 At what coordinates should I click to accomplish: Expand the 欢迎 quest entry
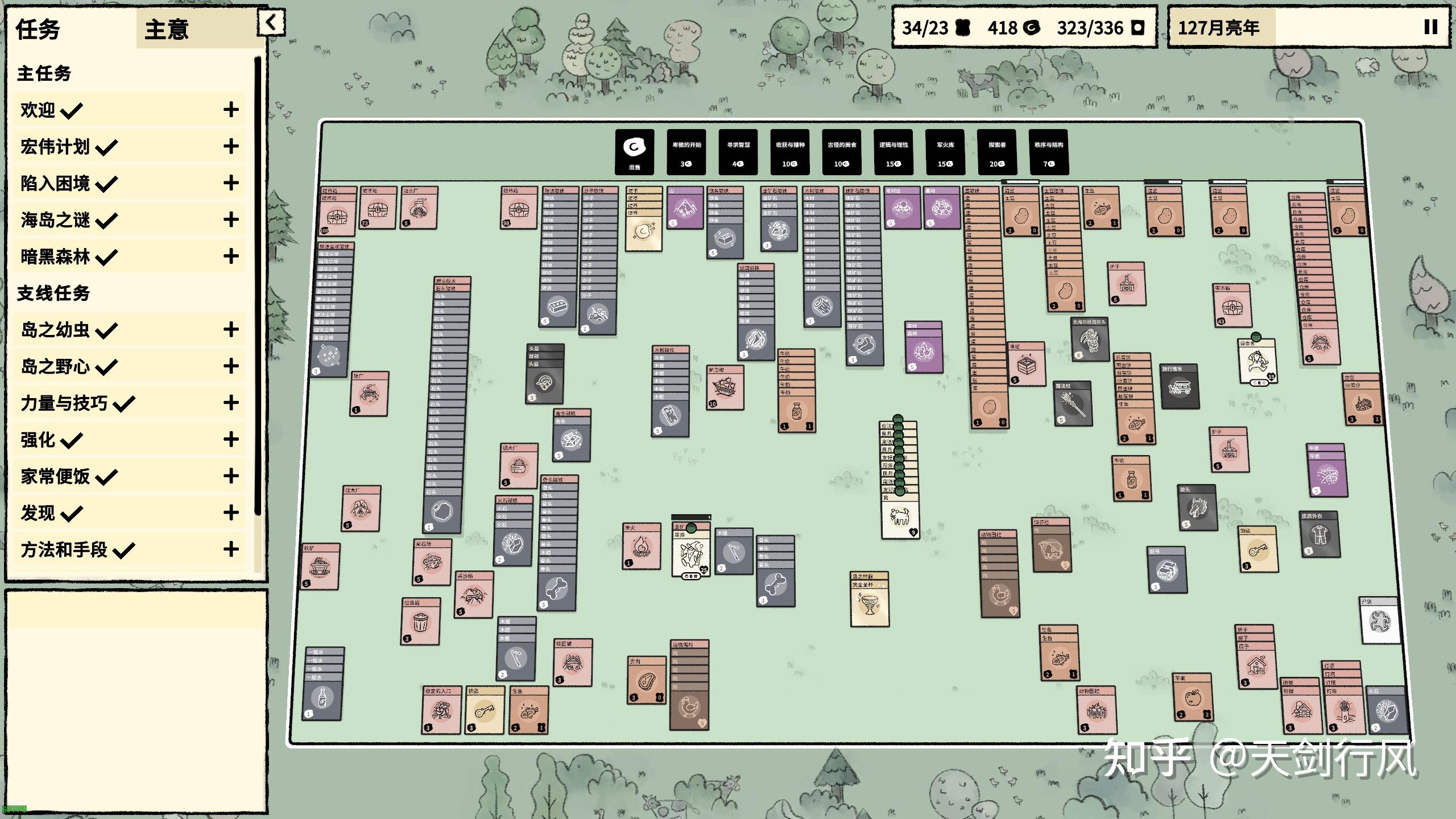pyautogui.click(x=230, y=110)
